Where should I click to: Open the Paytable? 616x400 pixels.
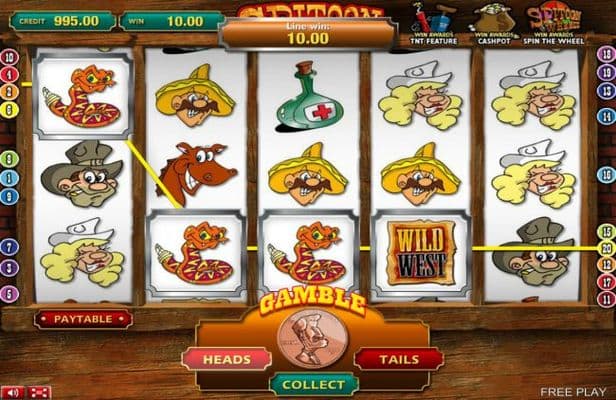pyautogui.click(x=83, y=319)
